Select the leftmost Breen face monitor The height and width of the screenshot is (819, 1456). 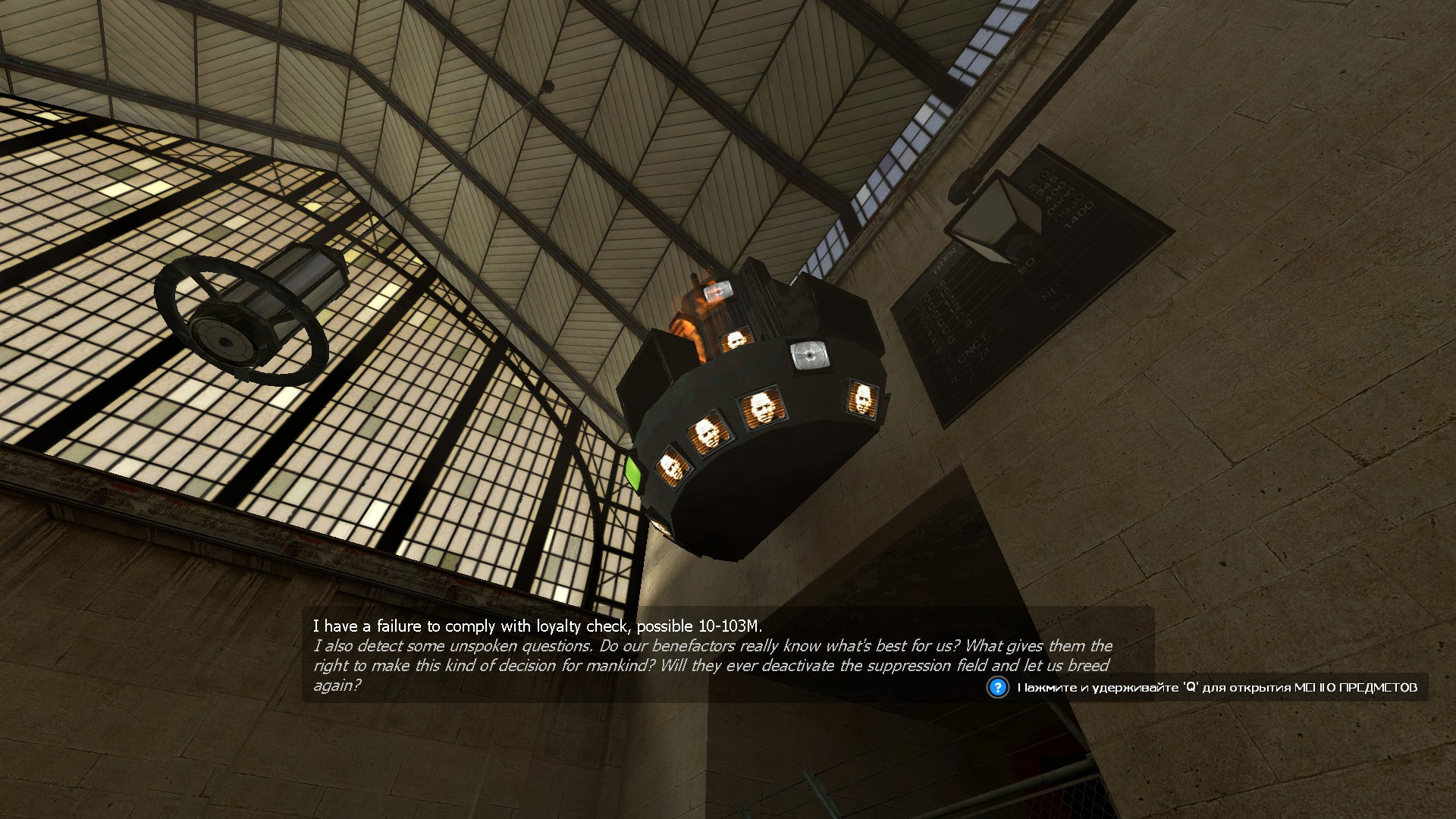[x=673, y=466]
